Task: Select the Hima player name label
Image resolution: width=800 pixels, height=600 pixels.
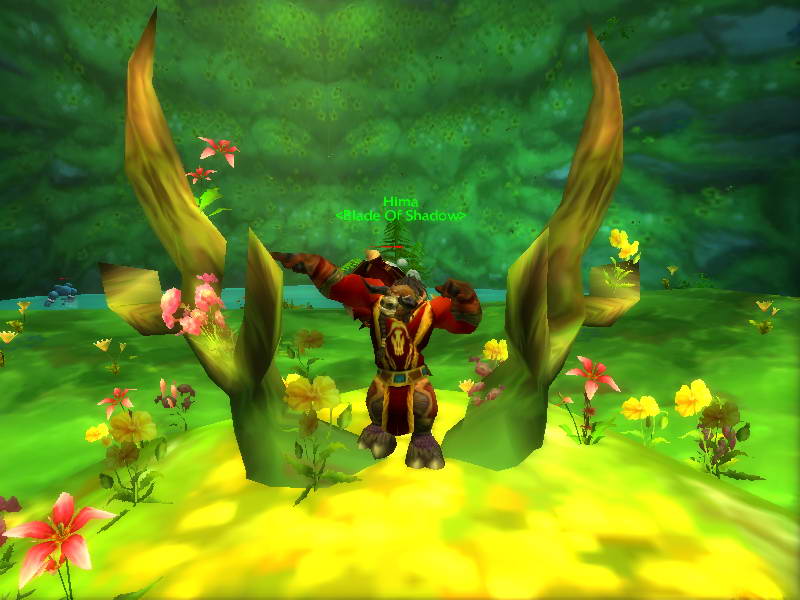Action: click(398, 202)
